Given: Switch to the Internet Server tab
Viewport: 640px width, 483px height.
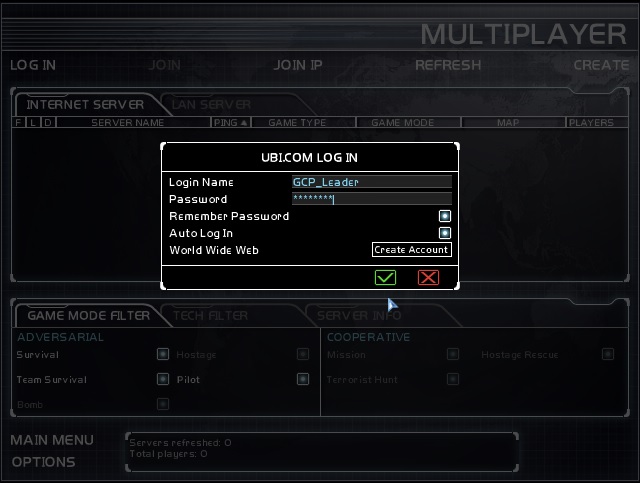Looking at the screenshot, I should tap(85, 104).
